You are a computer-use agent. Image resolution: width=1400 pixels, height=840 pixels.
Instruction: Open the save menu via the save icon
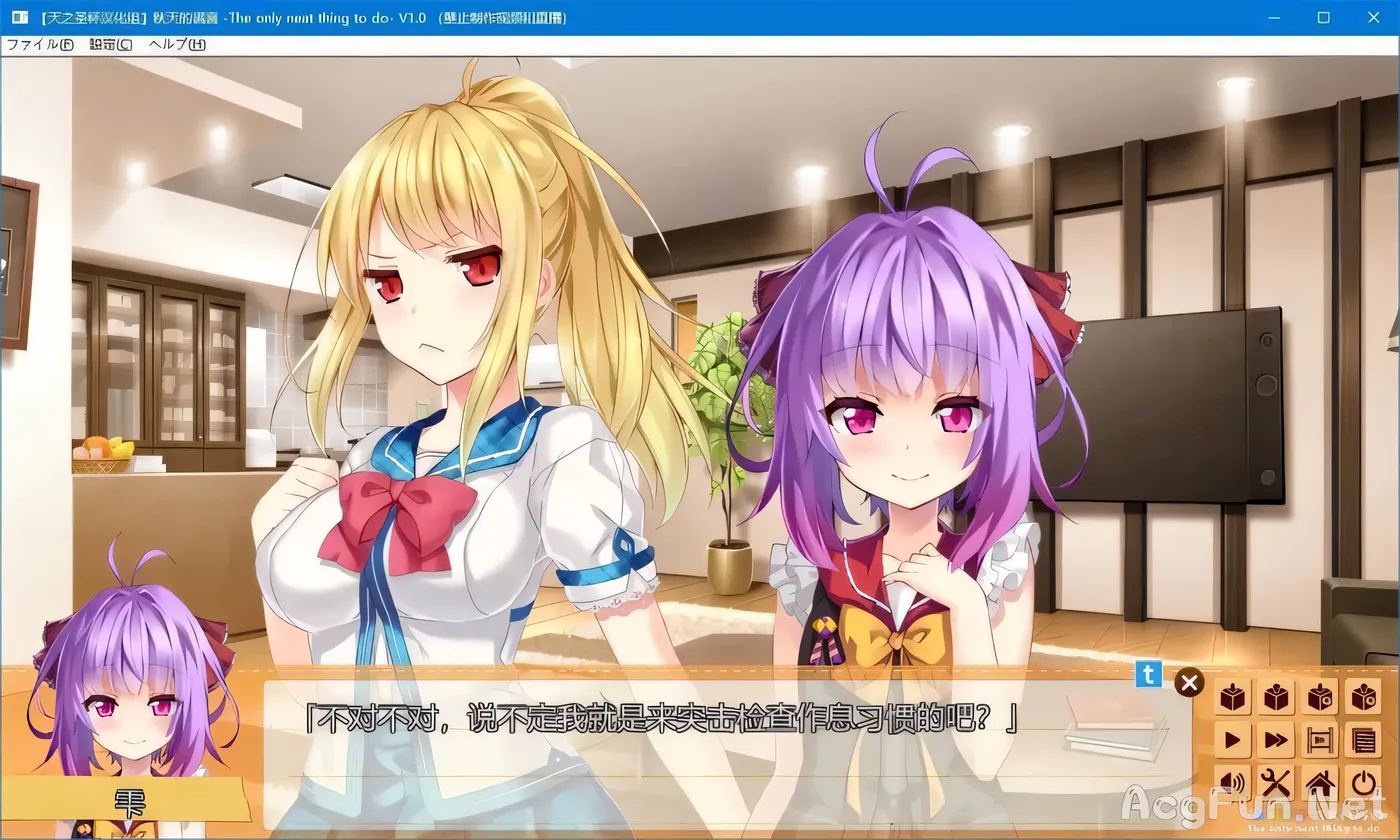[1233, 698]
